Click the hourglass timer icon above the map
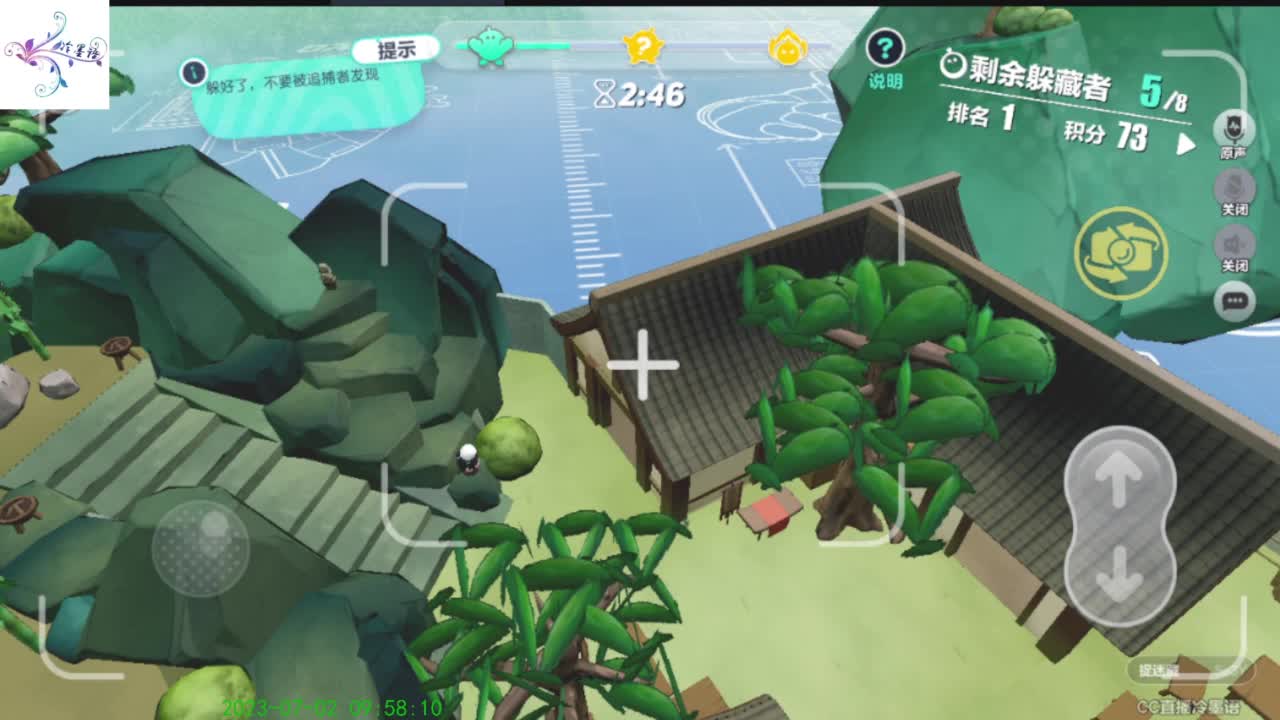 click(604, 93)
